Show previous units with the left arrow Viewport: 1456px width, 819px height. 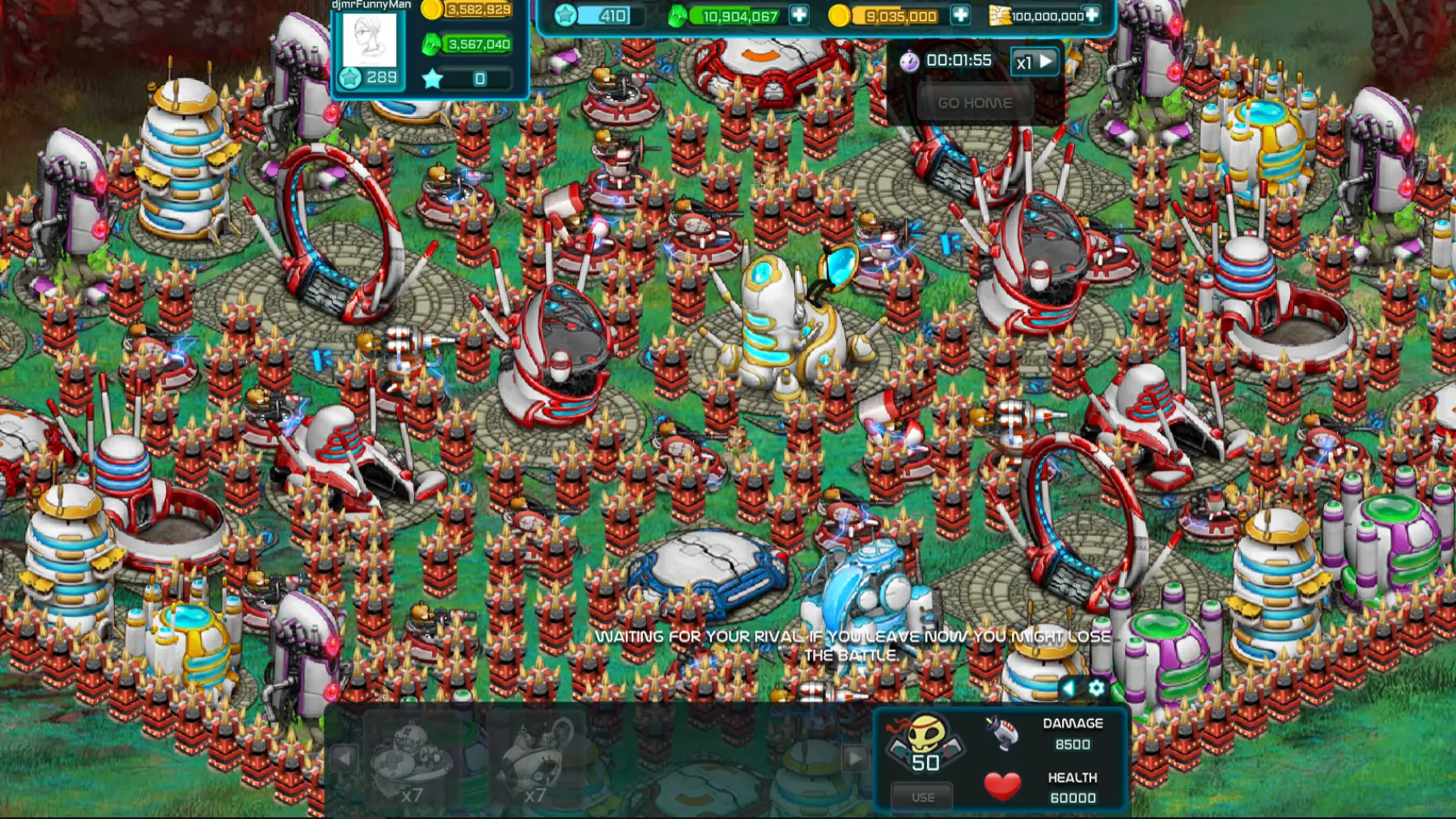point(343,758)
